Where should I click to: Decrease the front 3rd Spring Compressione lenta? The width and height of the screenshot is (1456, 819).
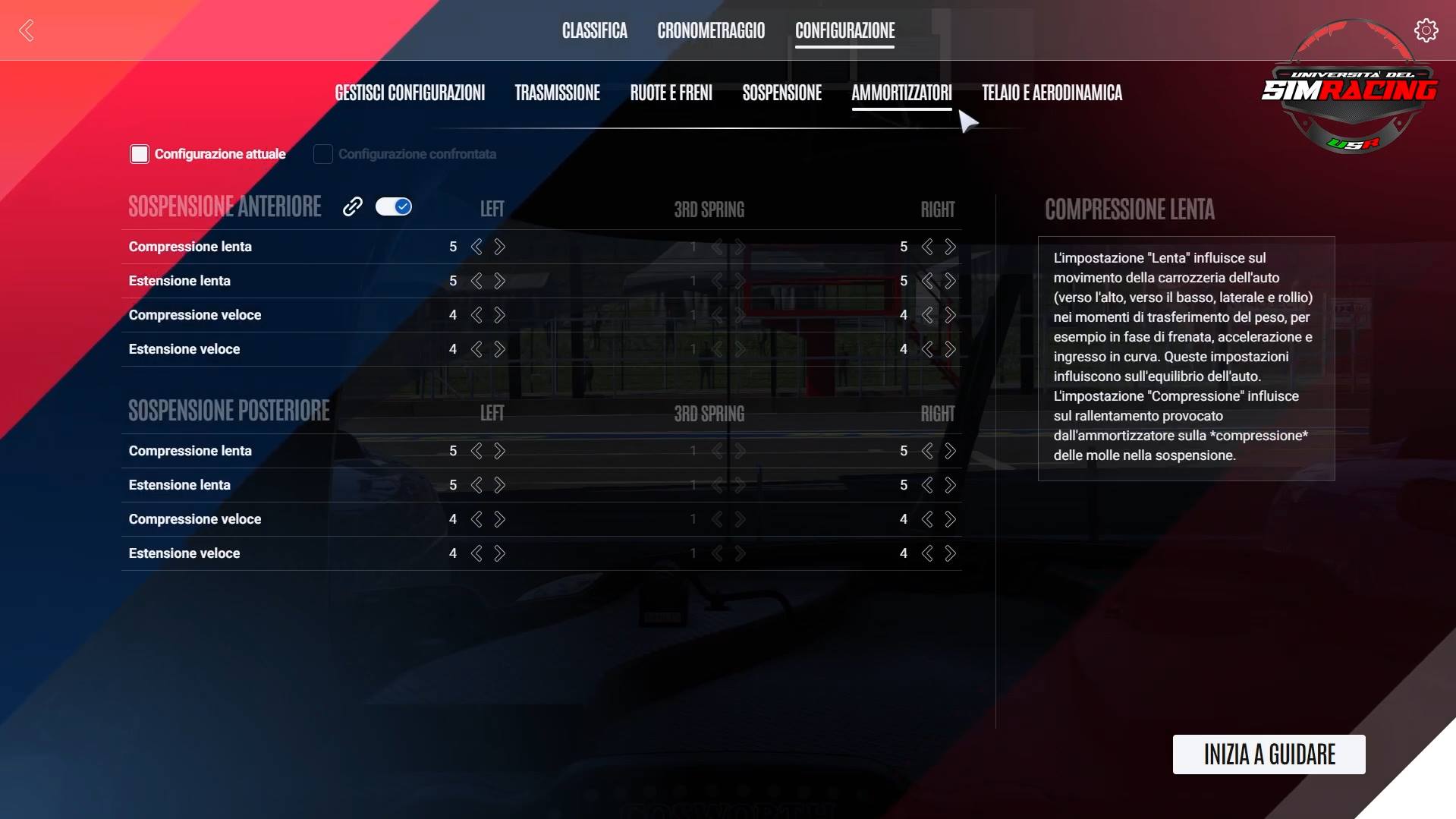tap(718, 247)
